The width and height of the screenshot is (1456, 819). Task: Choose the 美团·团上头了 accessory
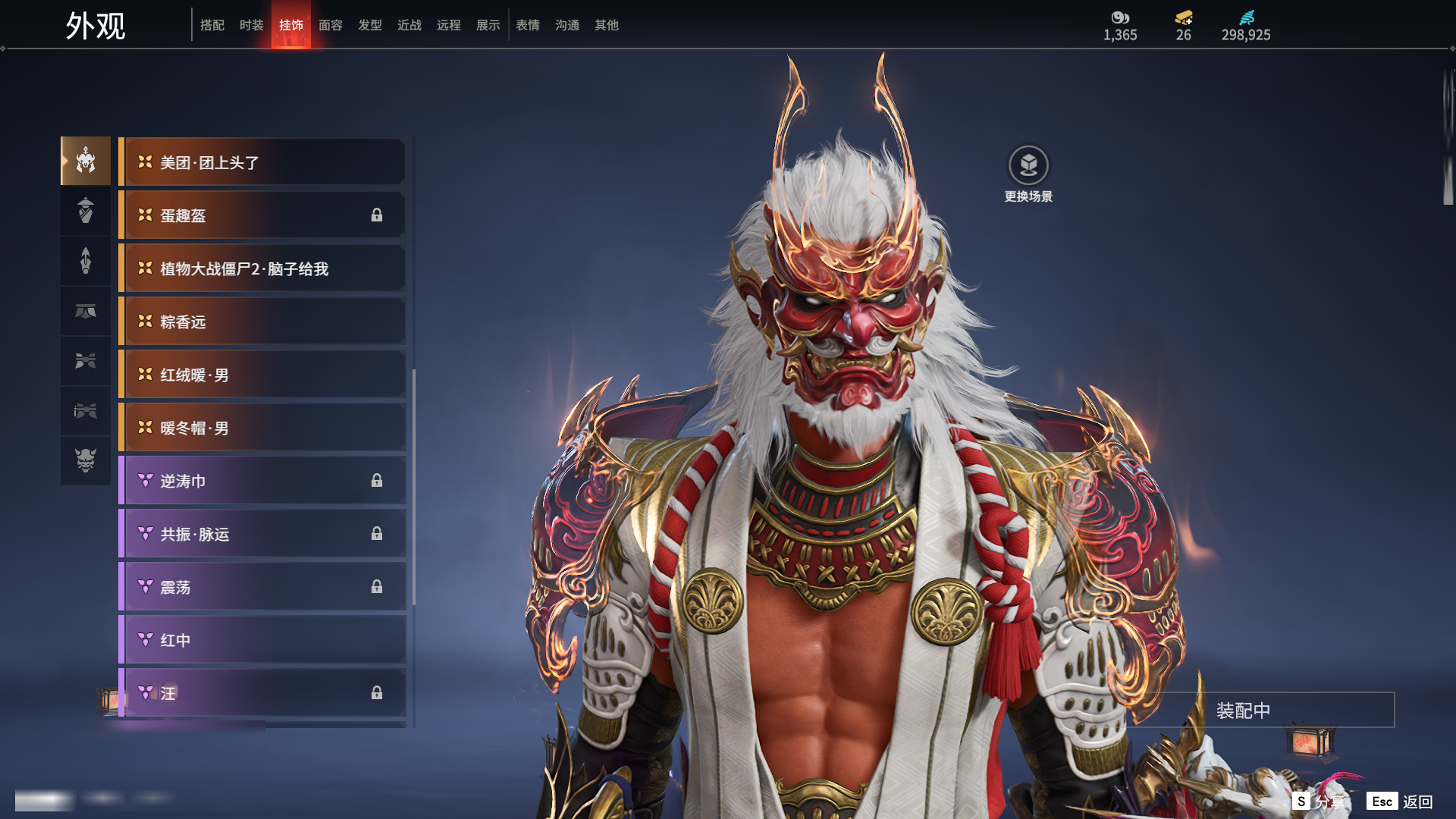click(x=262, y=162)
